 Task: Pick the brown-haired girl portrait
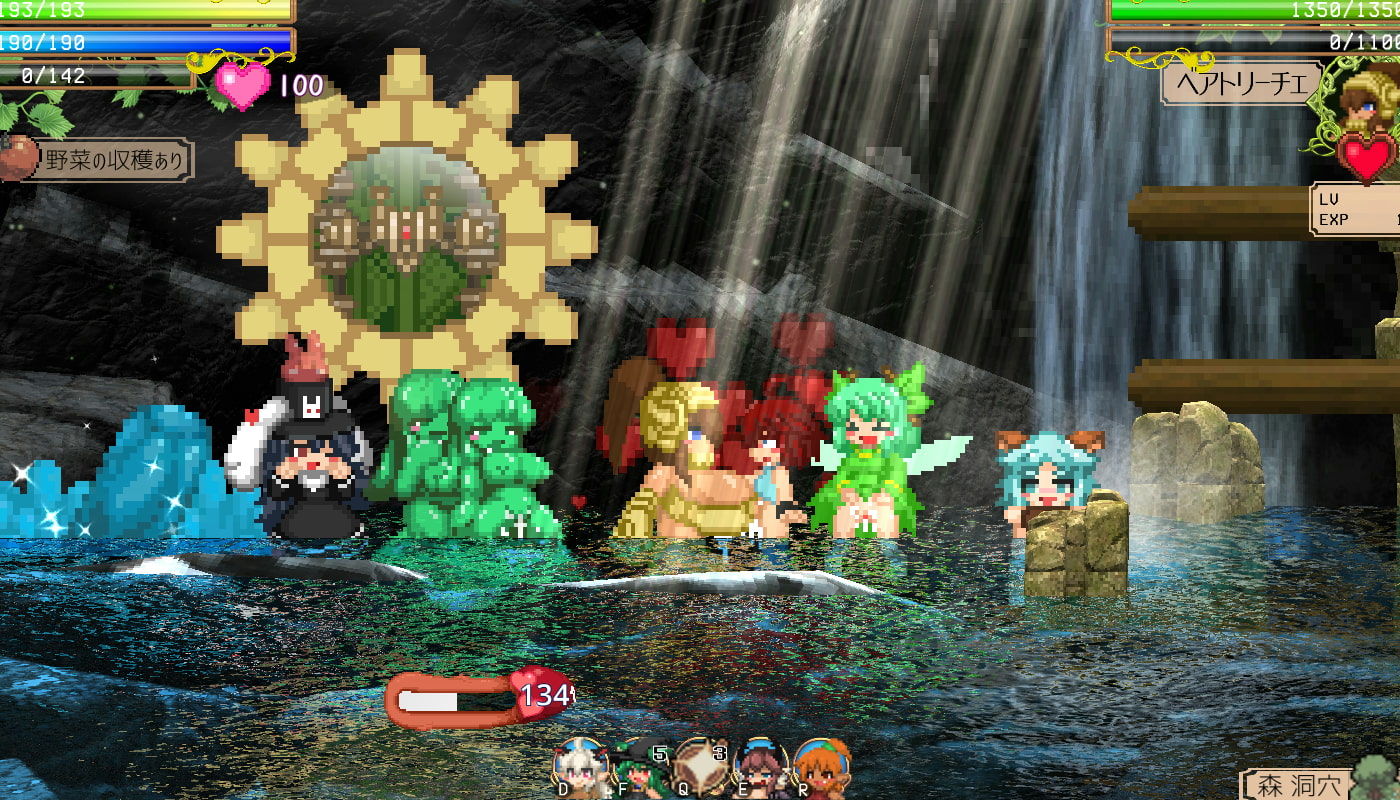760,768
